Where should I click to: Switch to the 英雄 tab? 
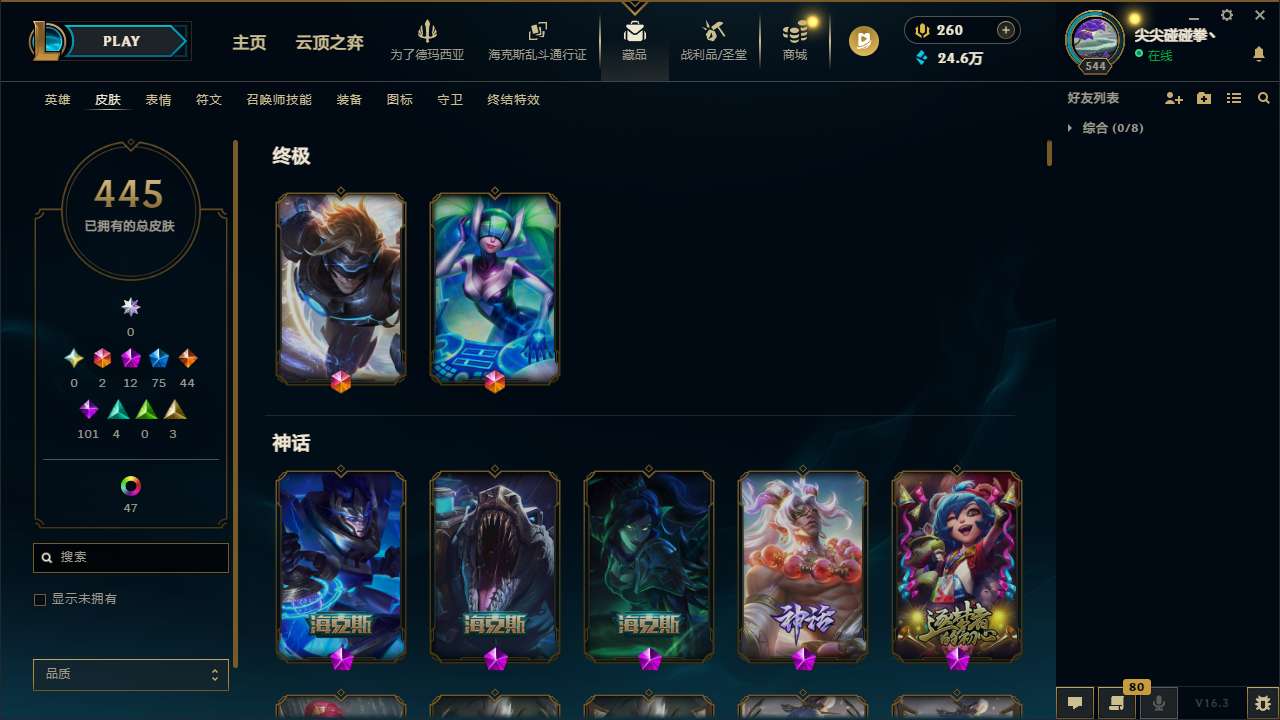[57, 100]
